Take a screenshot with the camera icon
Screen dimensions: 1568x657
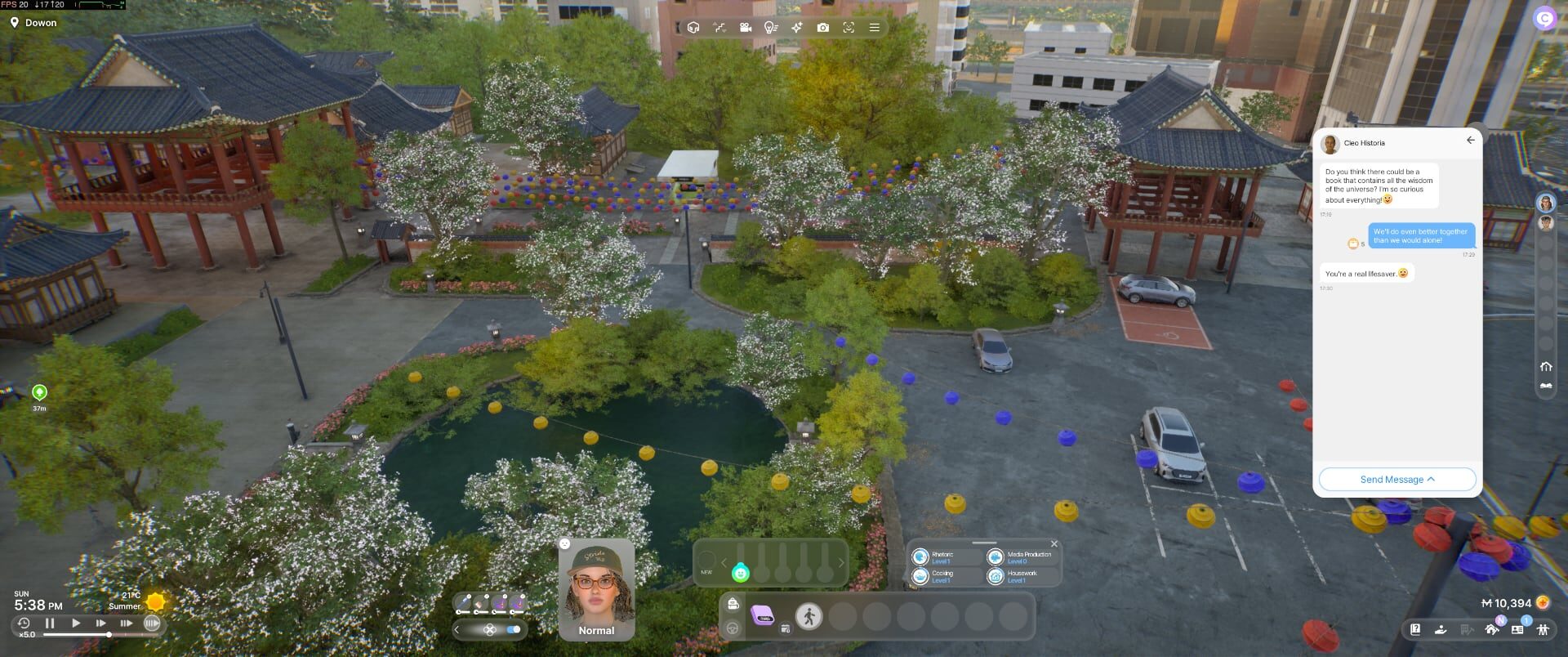pyautogui.click(x=822, y=28)
